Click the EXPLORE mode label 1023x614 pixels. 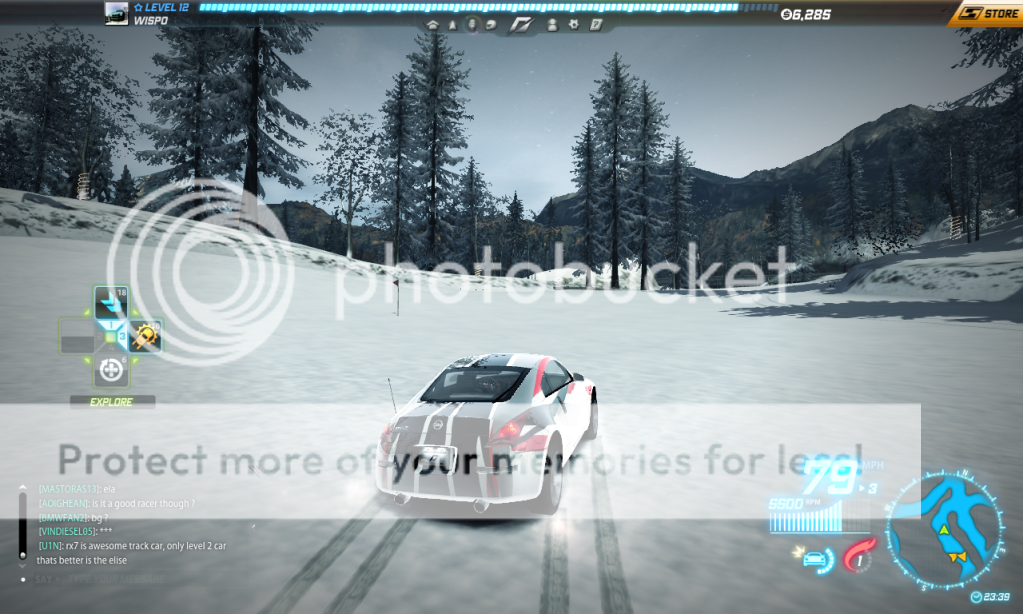[x=112, y=402]
